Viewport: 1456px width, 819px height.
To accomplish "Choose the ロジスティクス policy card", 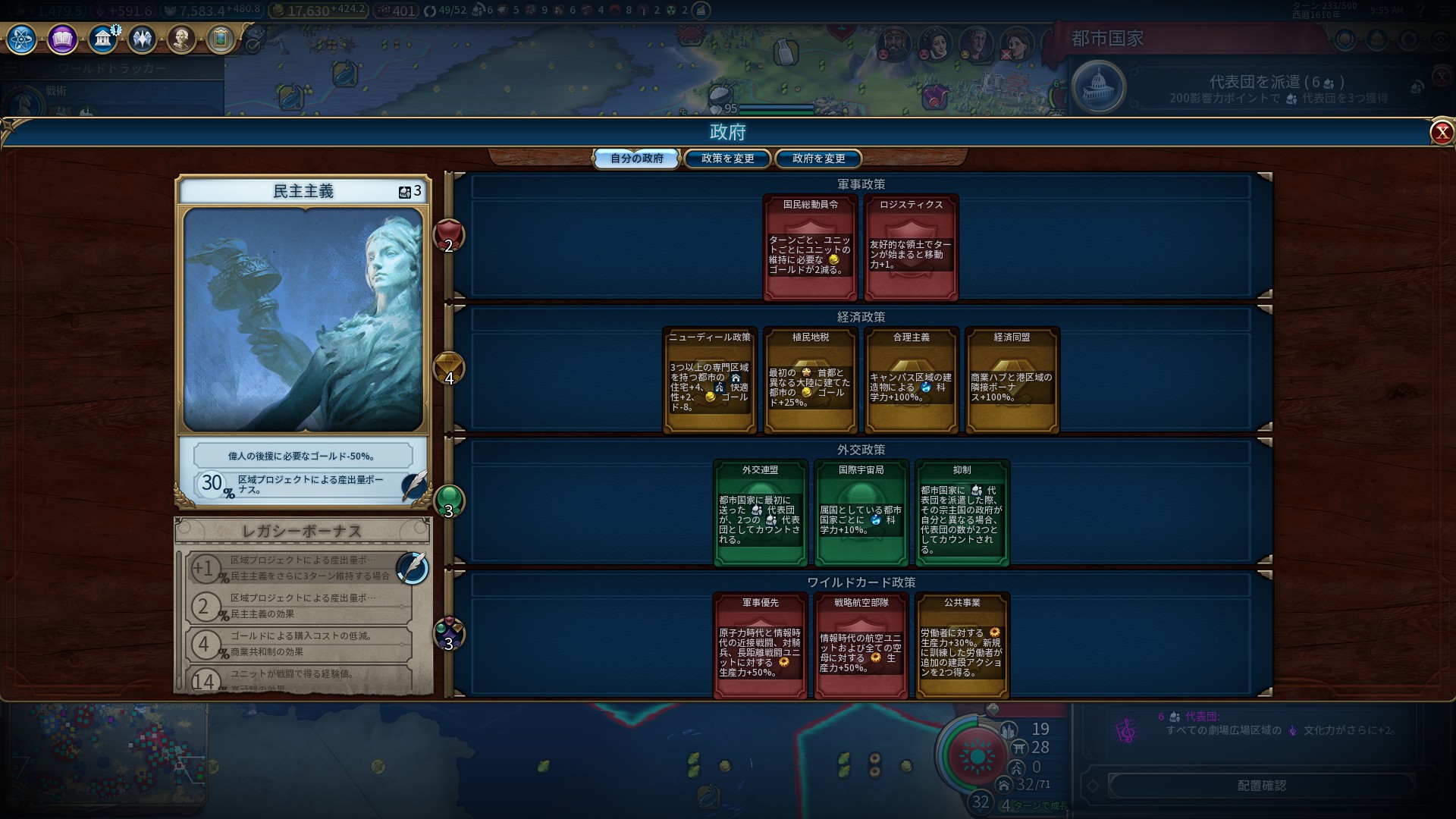I will pyautogui.click(x=912, y=247).
